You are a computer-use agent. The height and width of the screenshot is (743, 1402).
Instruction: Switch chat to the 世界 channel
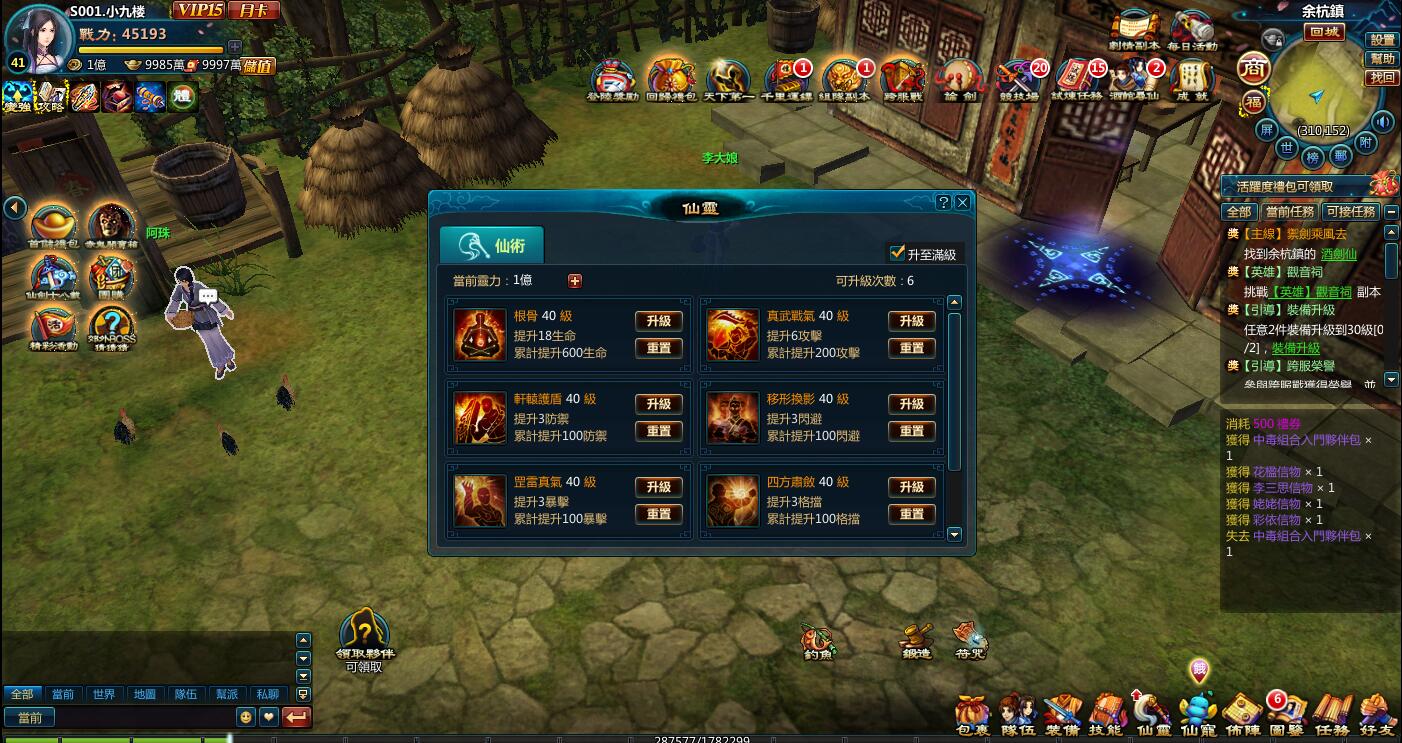(x=104, y=694)
